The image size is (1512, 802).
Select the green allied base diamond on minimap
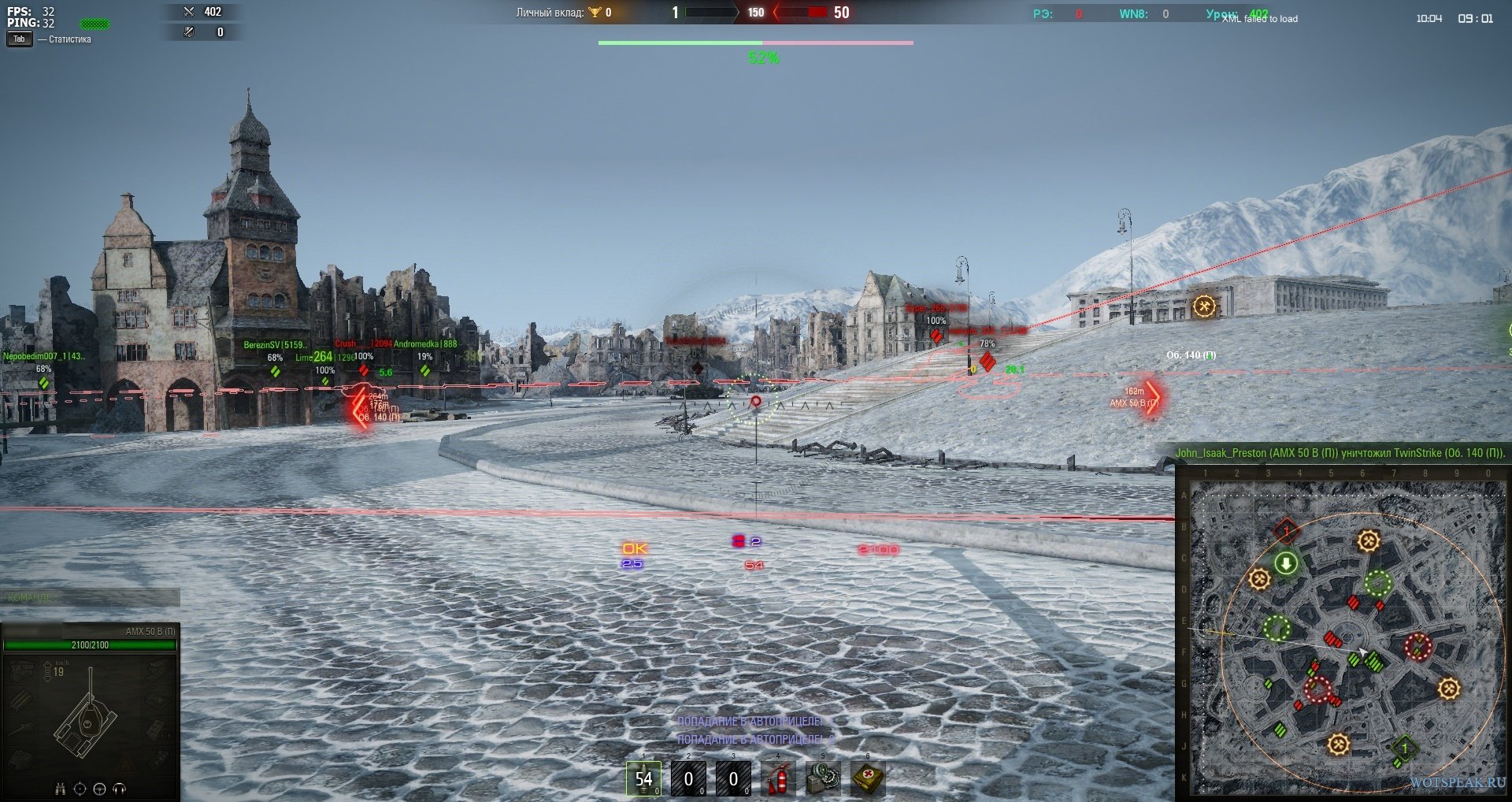click(x=1404, y=748)
